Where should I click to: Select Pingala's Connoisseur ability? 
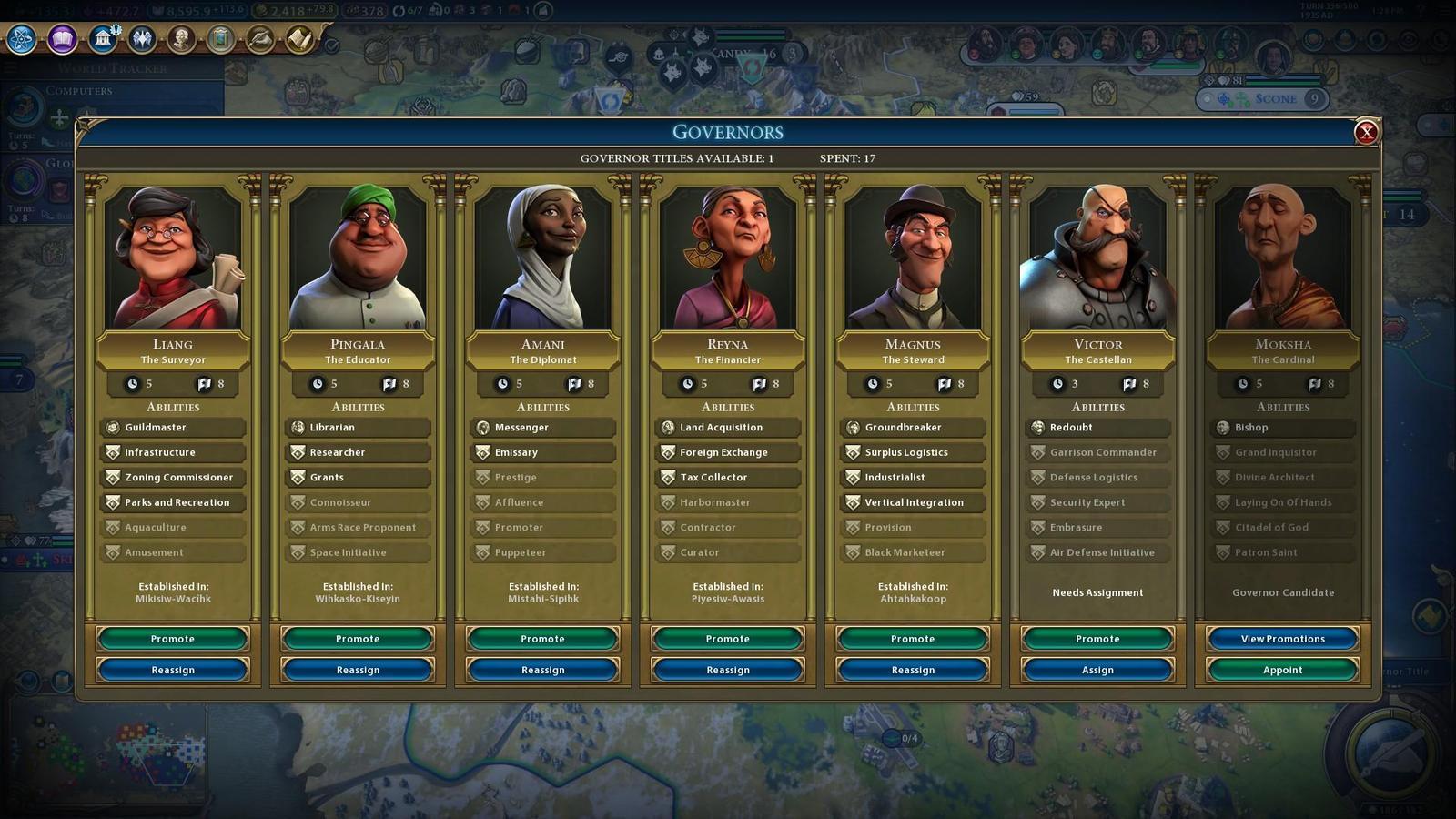point(358,502)
